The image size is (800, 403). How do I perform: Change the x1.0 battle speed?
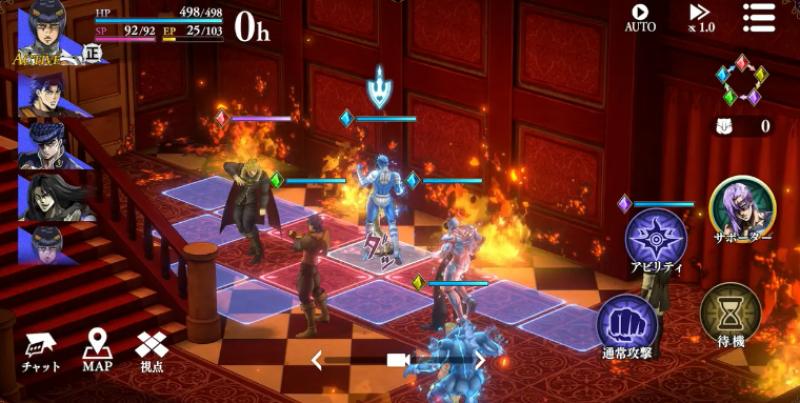click(x=700, y=17)
